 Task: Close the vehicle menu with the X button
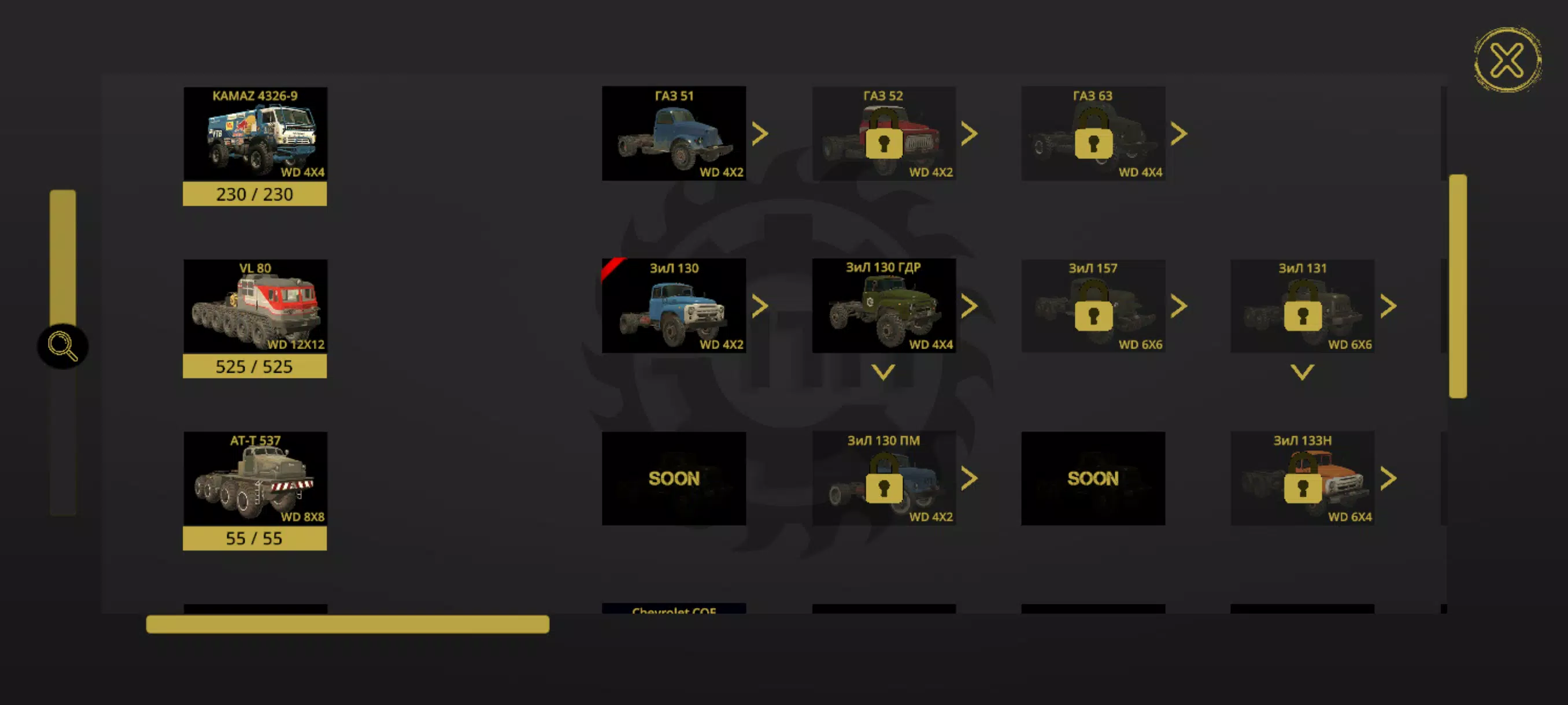click(x=1508, y=59)
